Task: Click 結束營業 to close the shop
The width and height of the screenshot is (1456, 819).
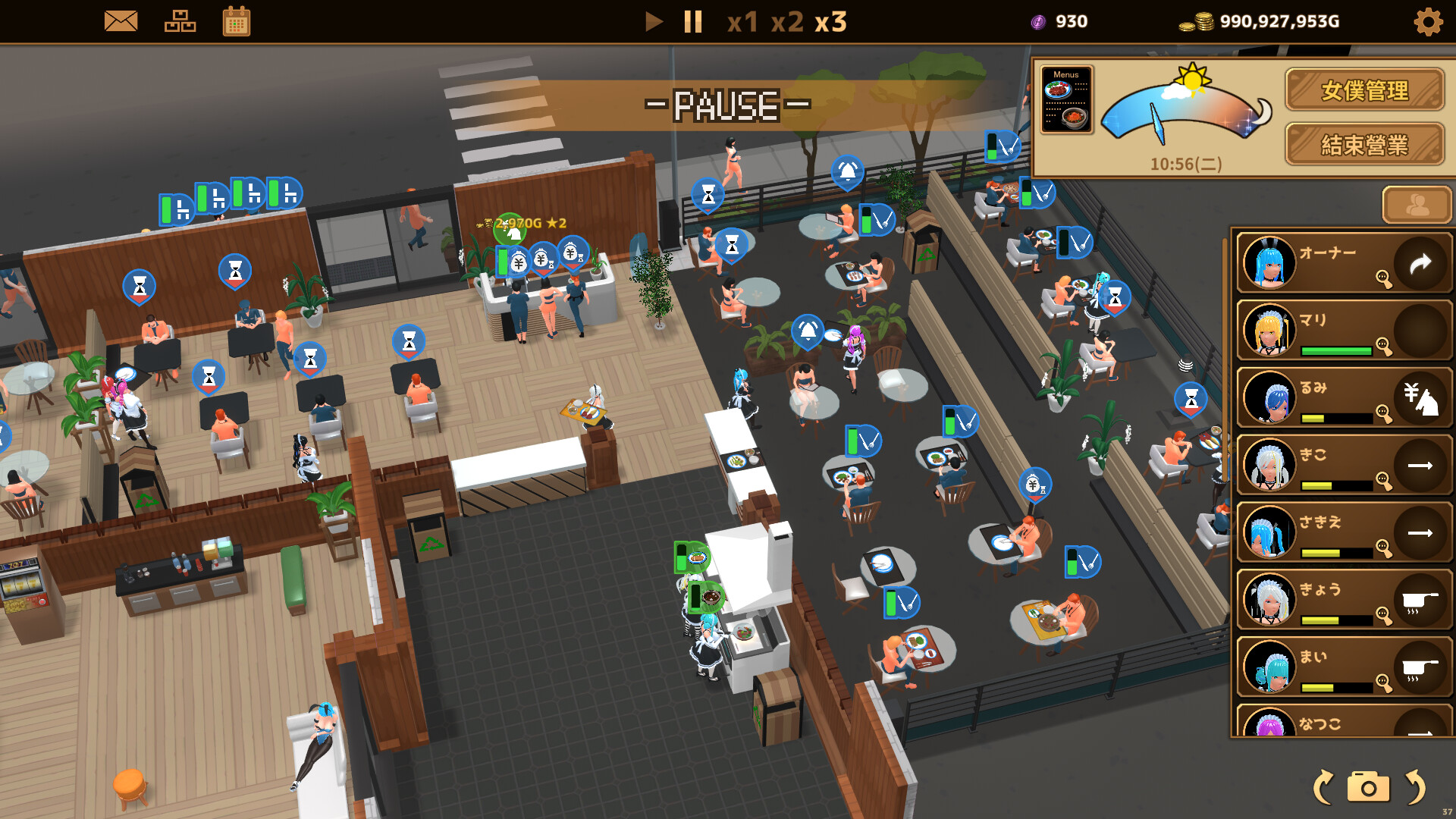Action: pos(1364,144)
